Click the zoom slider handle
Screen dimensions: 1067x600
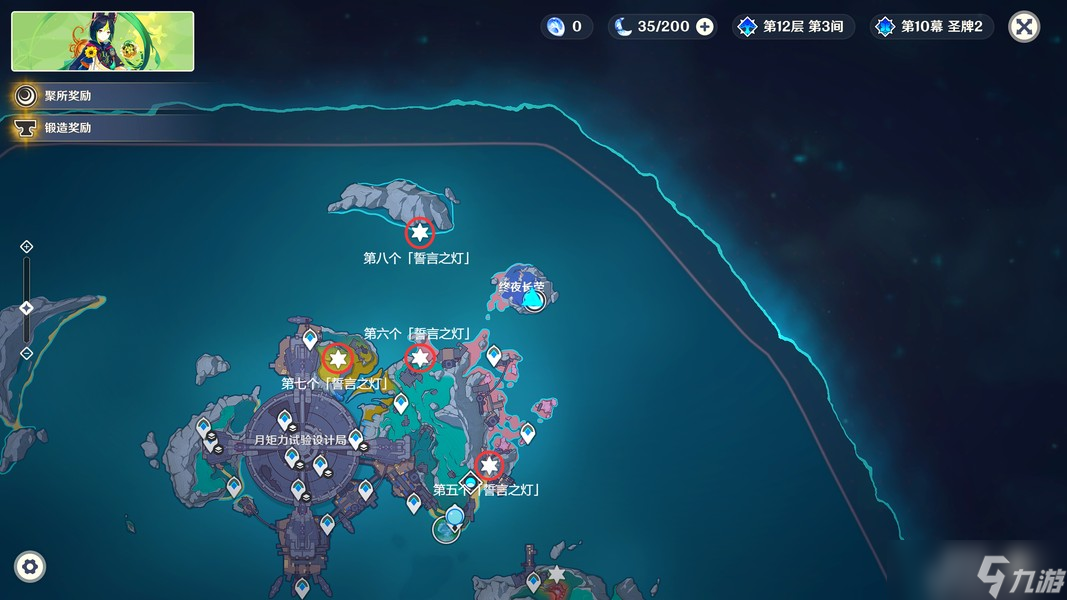click(x=27, y=308)
